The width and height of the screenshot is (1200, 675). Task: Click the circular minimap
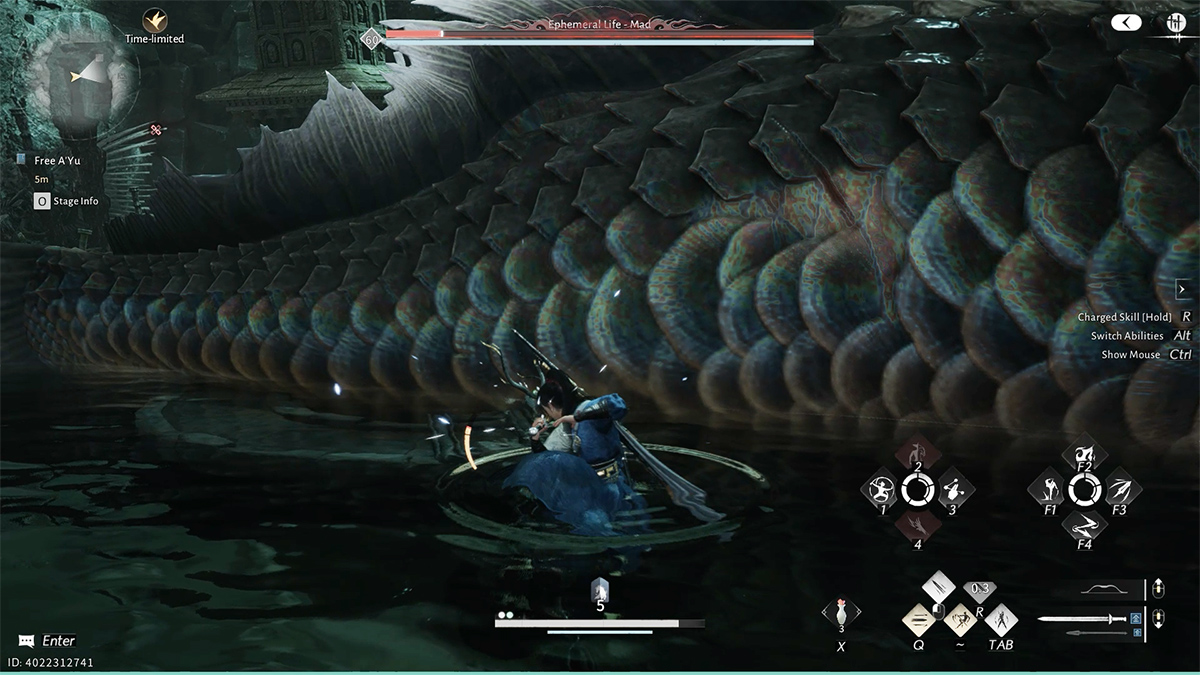[x=83, y=78]
